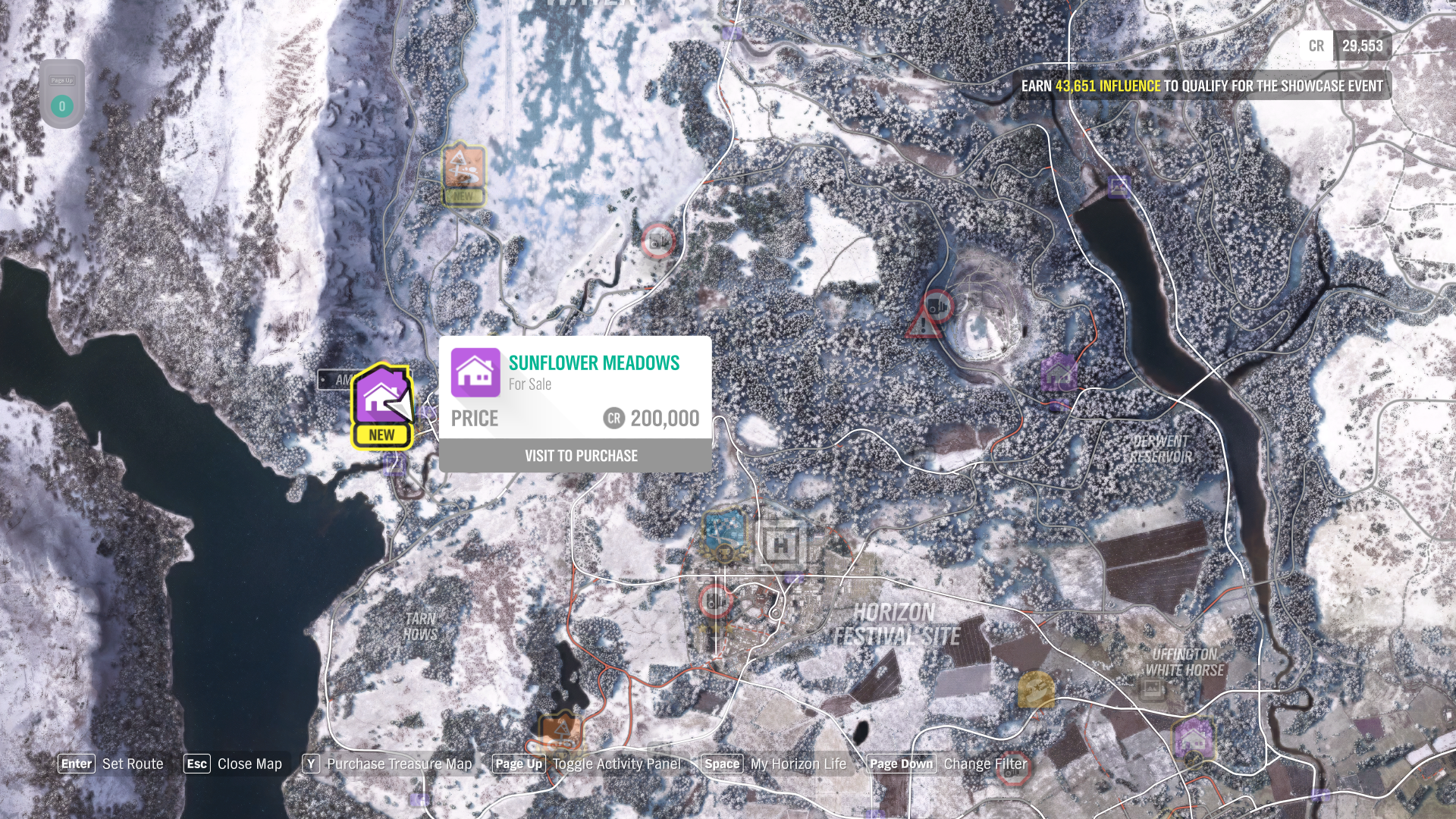Open My Horizon Life
This screenshot has width=1456, height=819.
798,764
